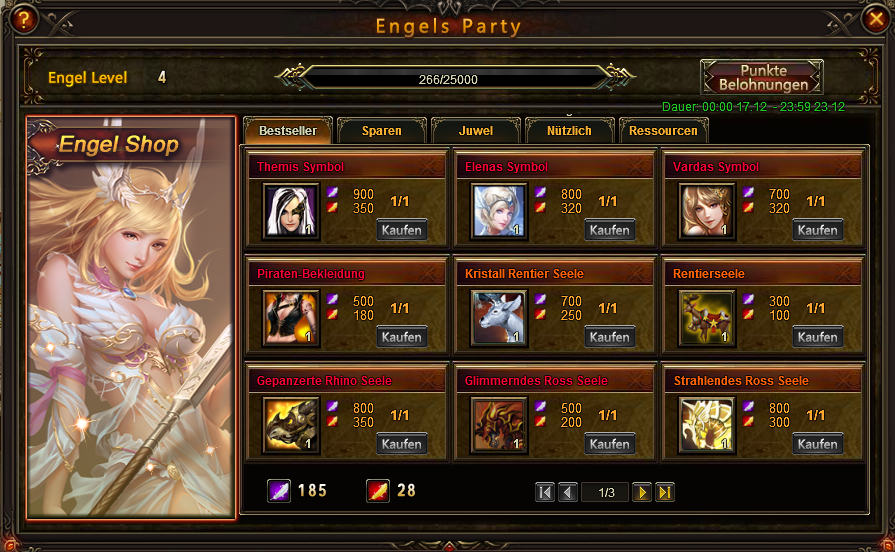Buy Gepanzerte Rhino Seele

click(x=402, y=444)
